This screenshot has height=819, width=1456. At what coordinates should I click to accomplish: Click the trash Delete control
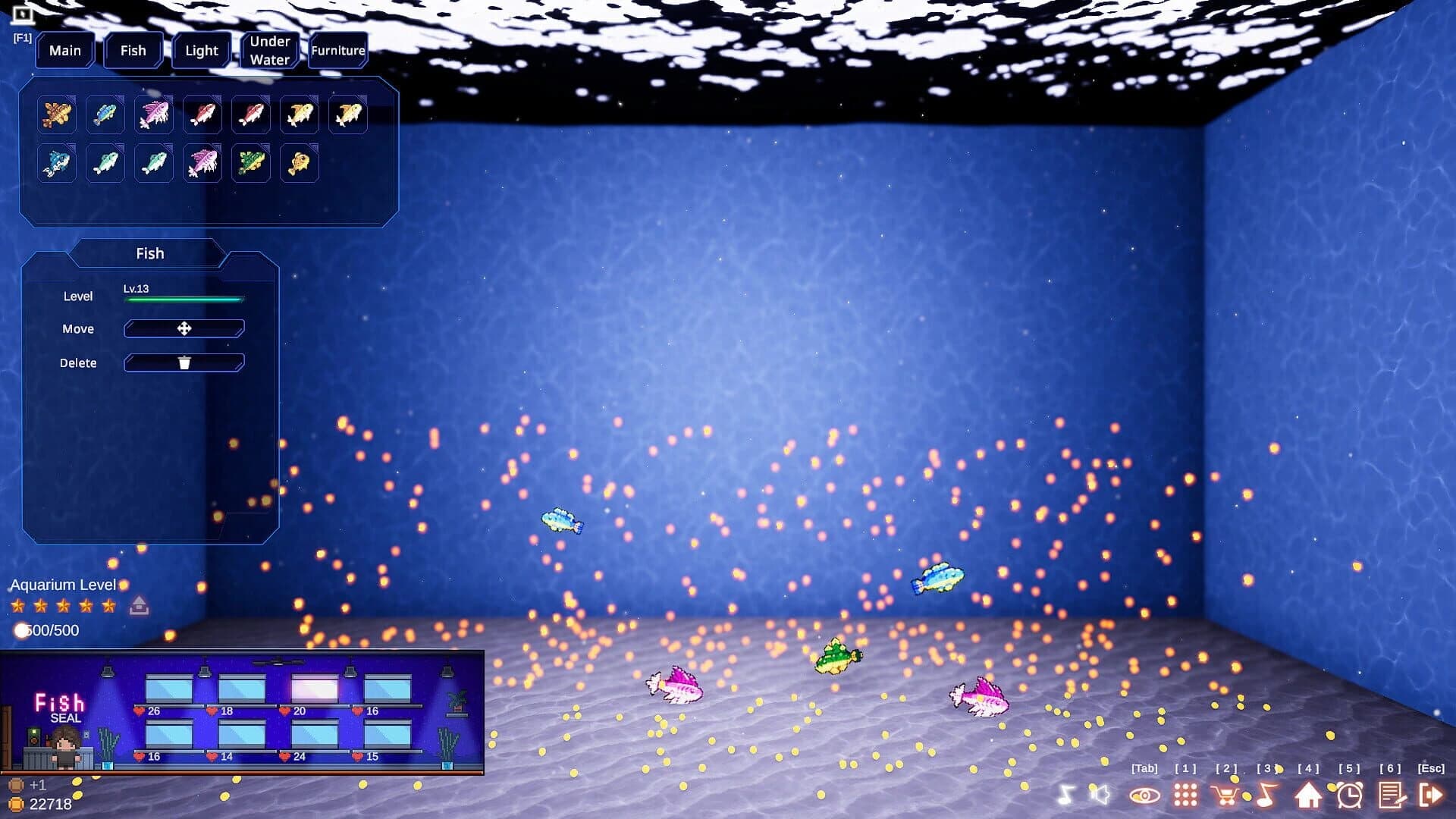(x=183, y=362)
